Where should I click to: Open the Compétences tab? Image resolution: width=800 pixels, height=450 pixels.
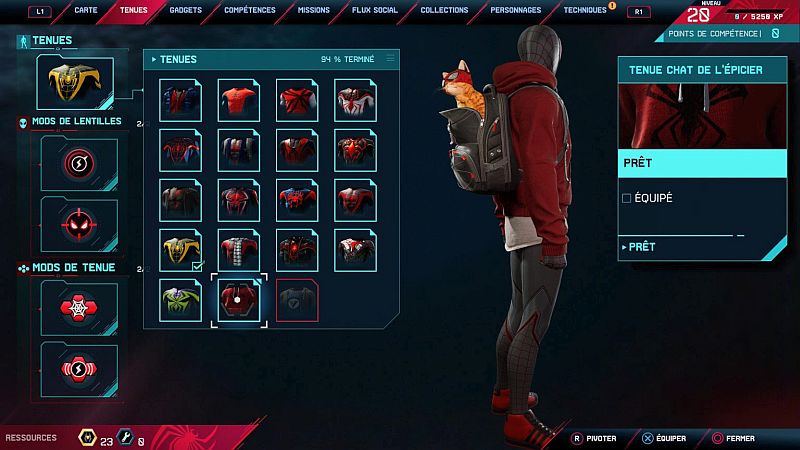(x=249, y=10)
